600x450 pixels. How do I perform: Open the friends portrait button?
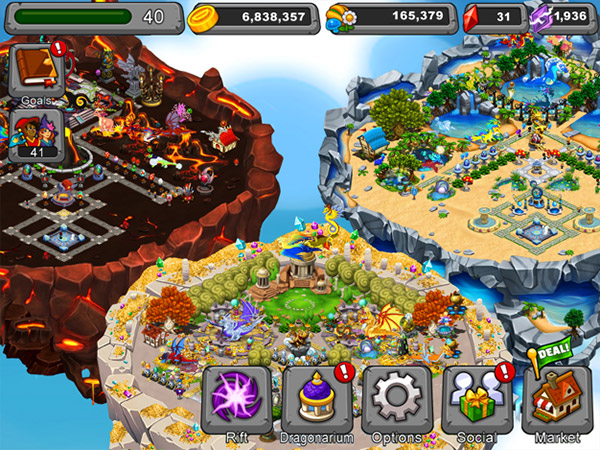35,133
